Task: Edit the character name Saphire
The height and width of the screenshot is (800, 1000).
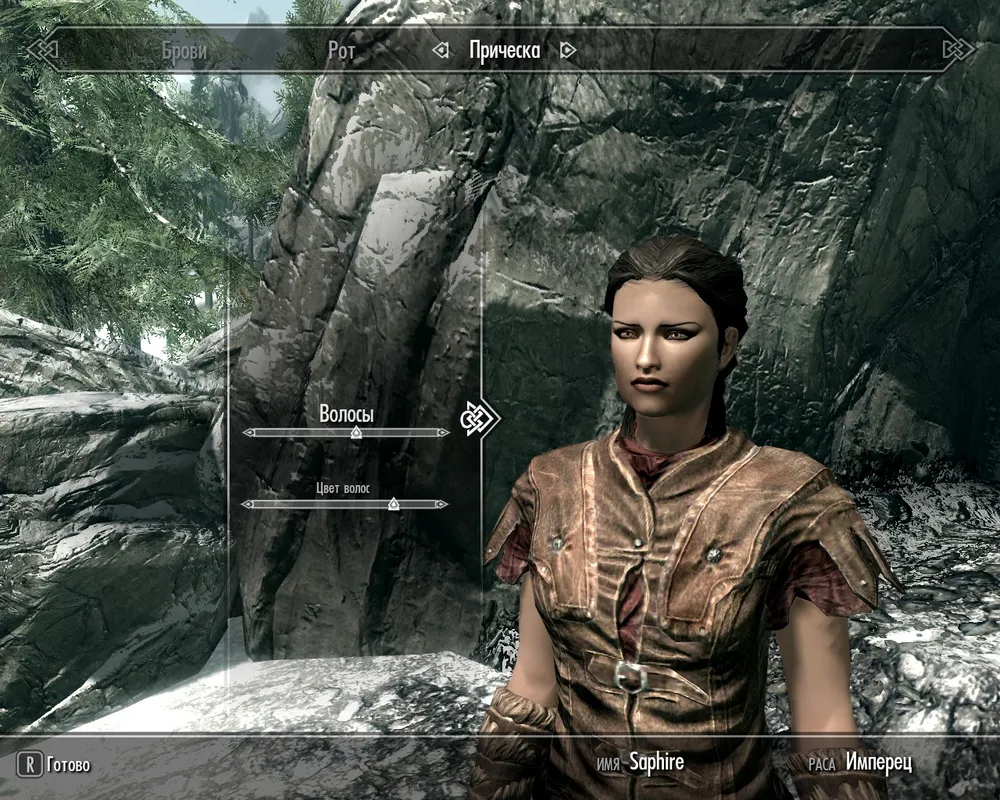Action: (x=655, y=763)
